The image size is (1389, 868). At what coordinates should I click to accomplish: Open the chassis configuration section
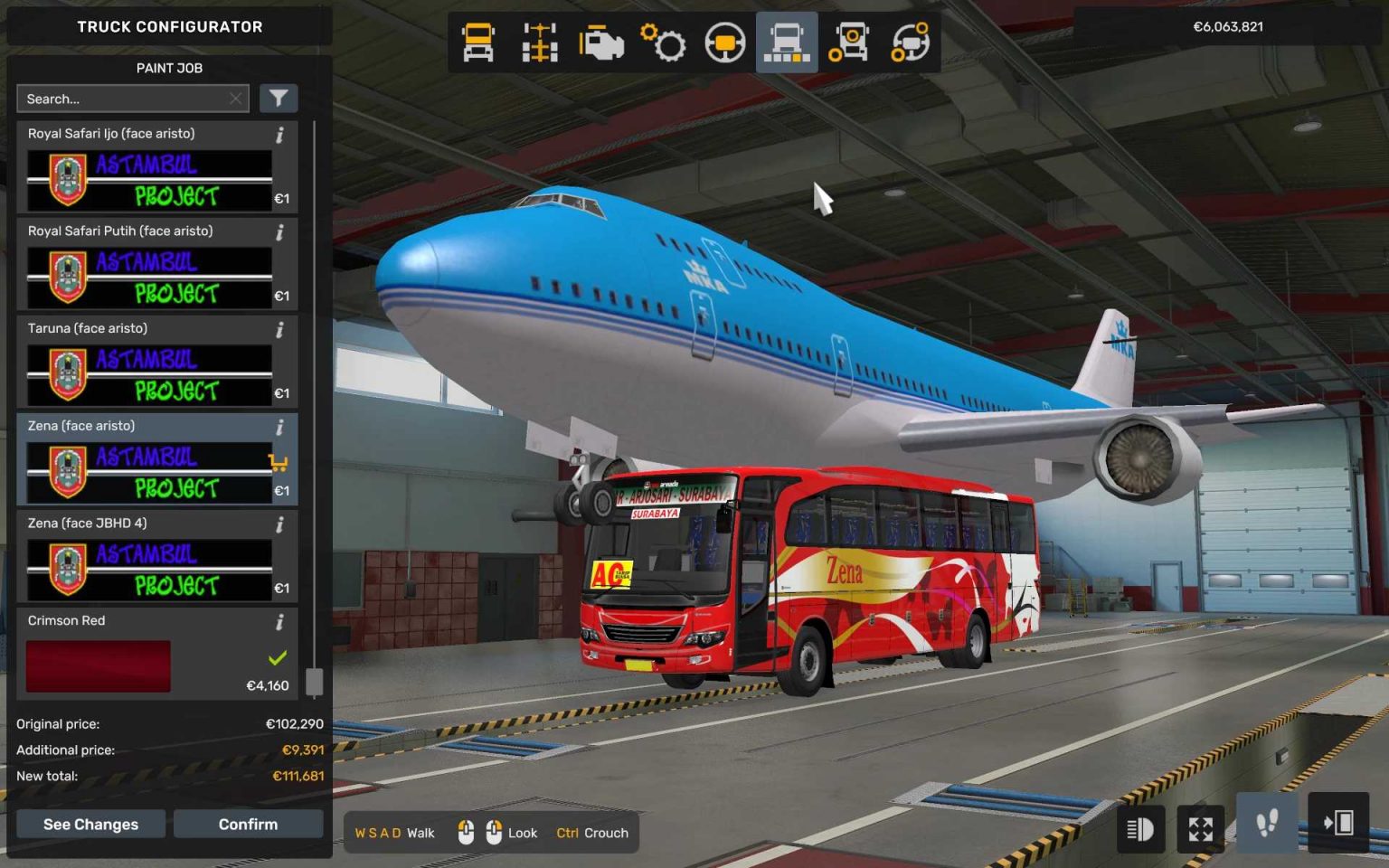click(538, 42)
